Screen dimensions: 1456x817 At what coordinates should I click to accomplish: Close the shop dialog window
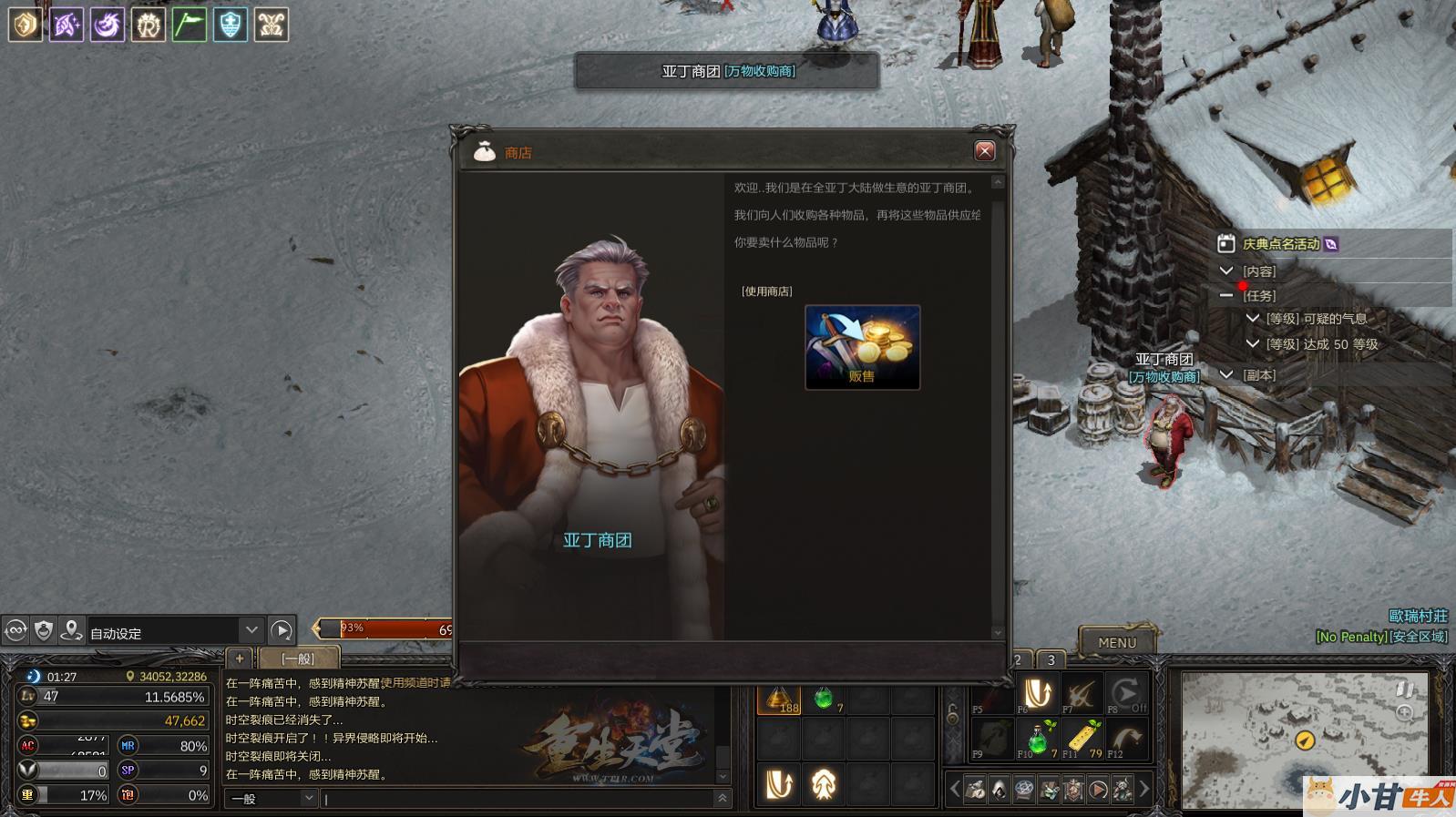tap(984, 151)
